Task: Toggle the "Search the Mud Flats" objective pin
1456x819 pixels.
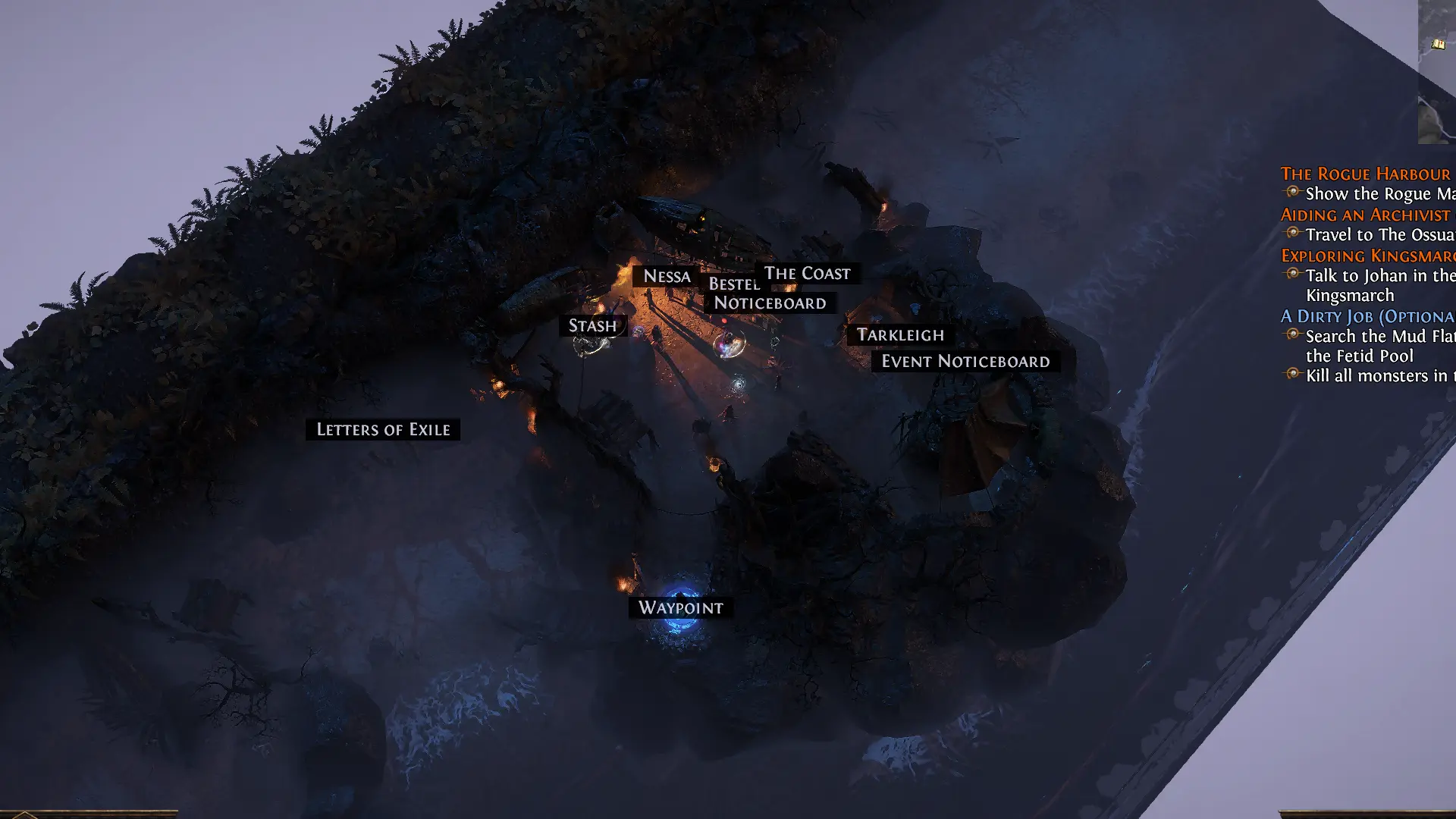Action: [1292, 336]
